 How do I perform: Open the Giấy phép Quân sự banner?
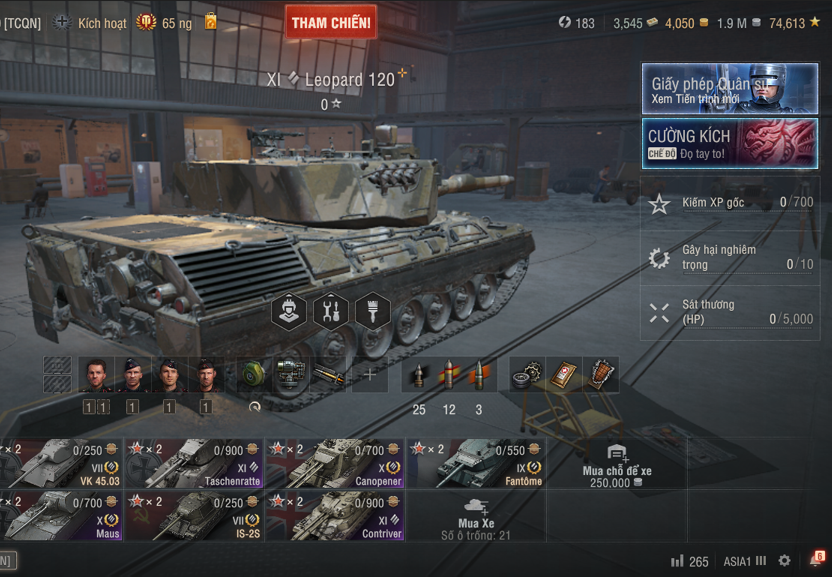[x=729, y=89]
